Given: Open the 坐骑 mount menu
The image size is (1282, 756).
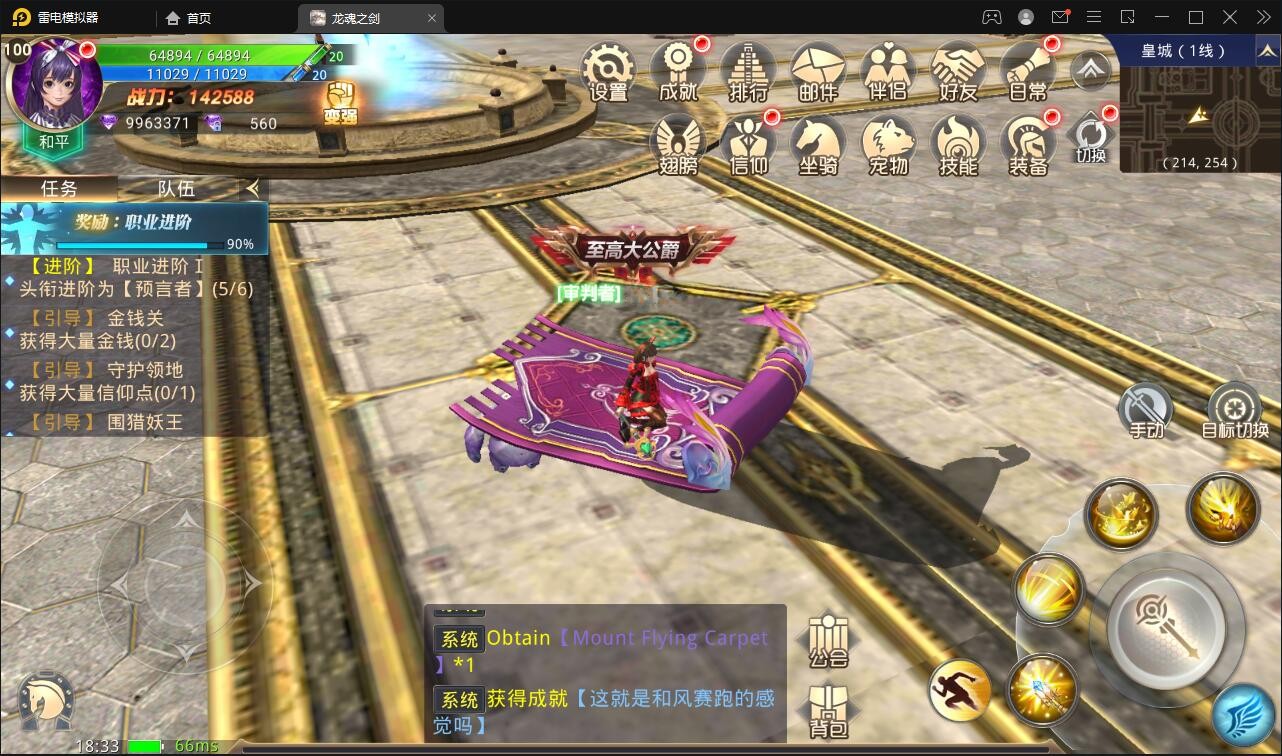Looking at the screenshot, I should [x=818, y=145].
